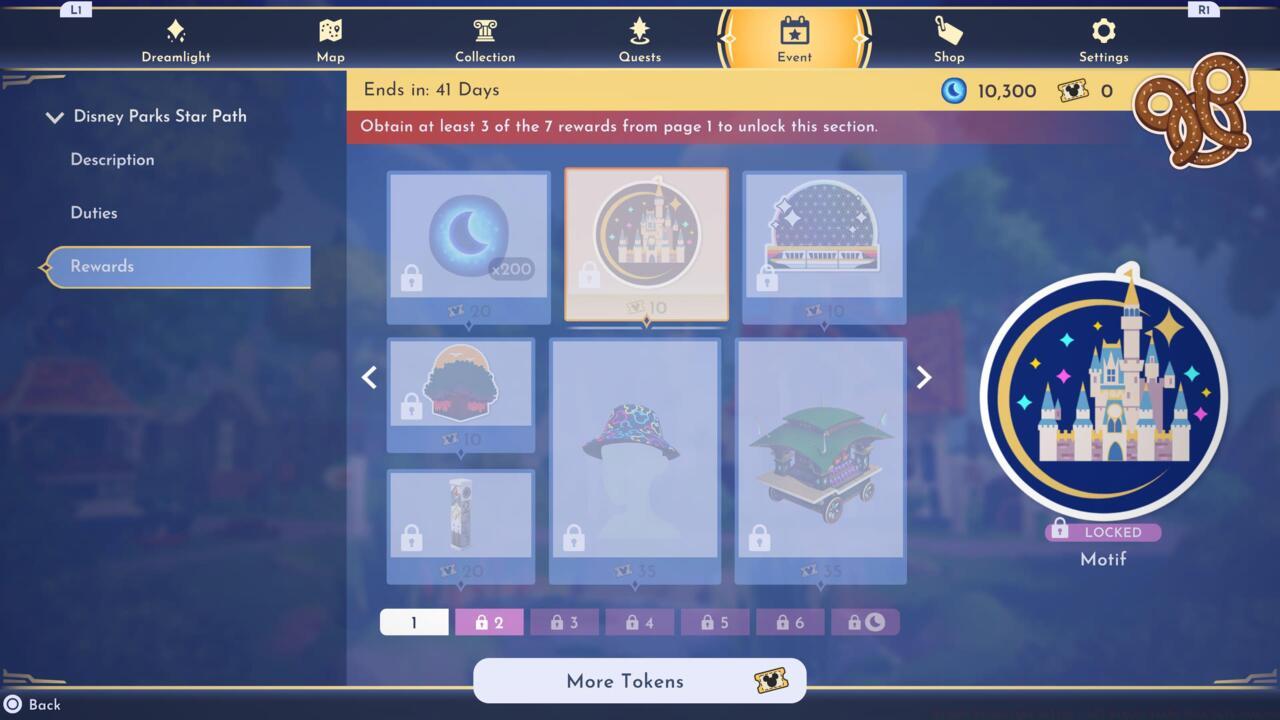Open the Quests screen
The width and height of the screenshot is (1280, 720).
640,38
